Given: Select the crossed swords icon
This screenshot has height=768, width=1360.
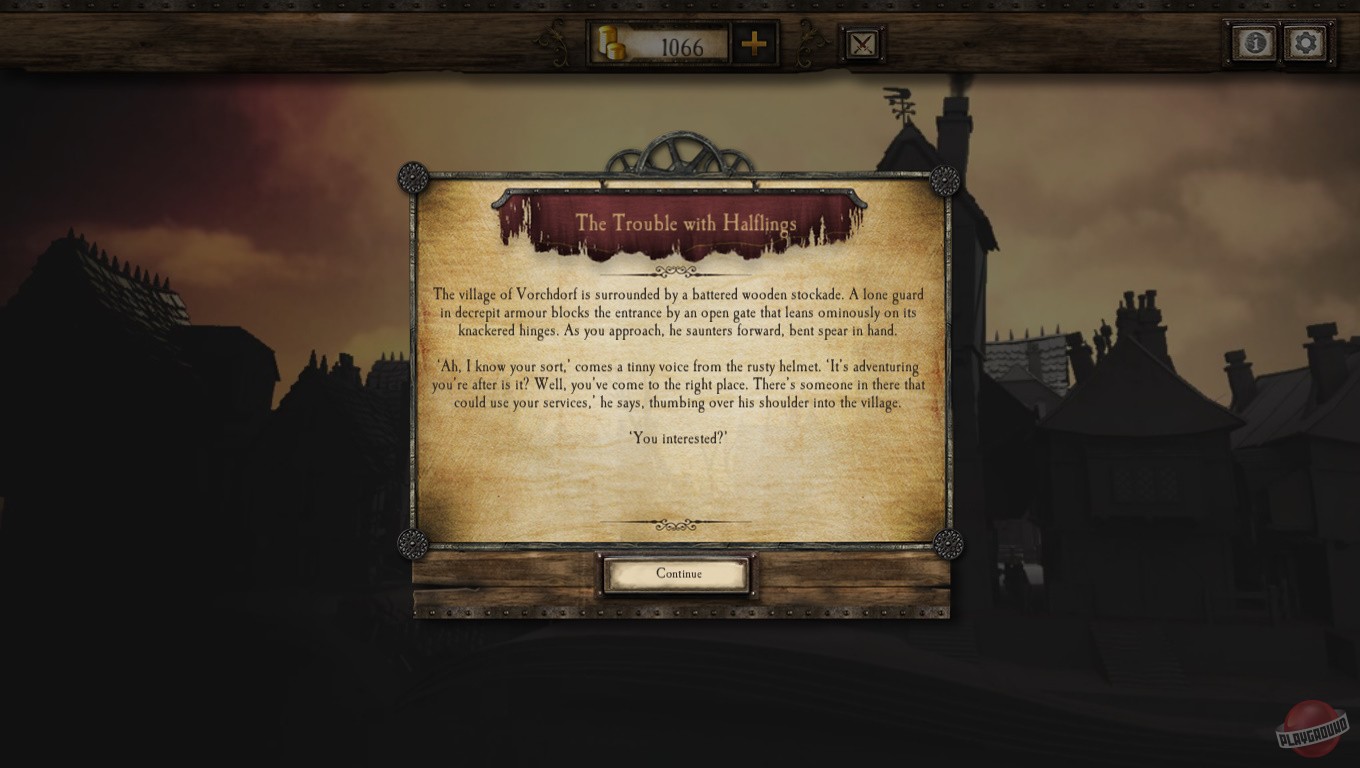Looking at the screenshot, I should click(860, 41).
